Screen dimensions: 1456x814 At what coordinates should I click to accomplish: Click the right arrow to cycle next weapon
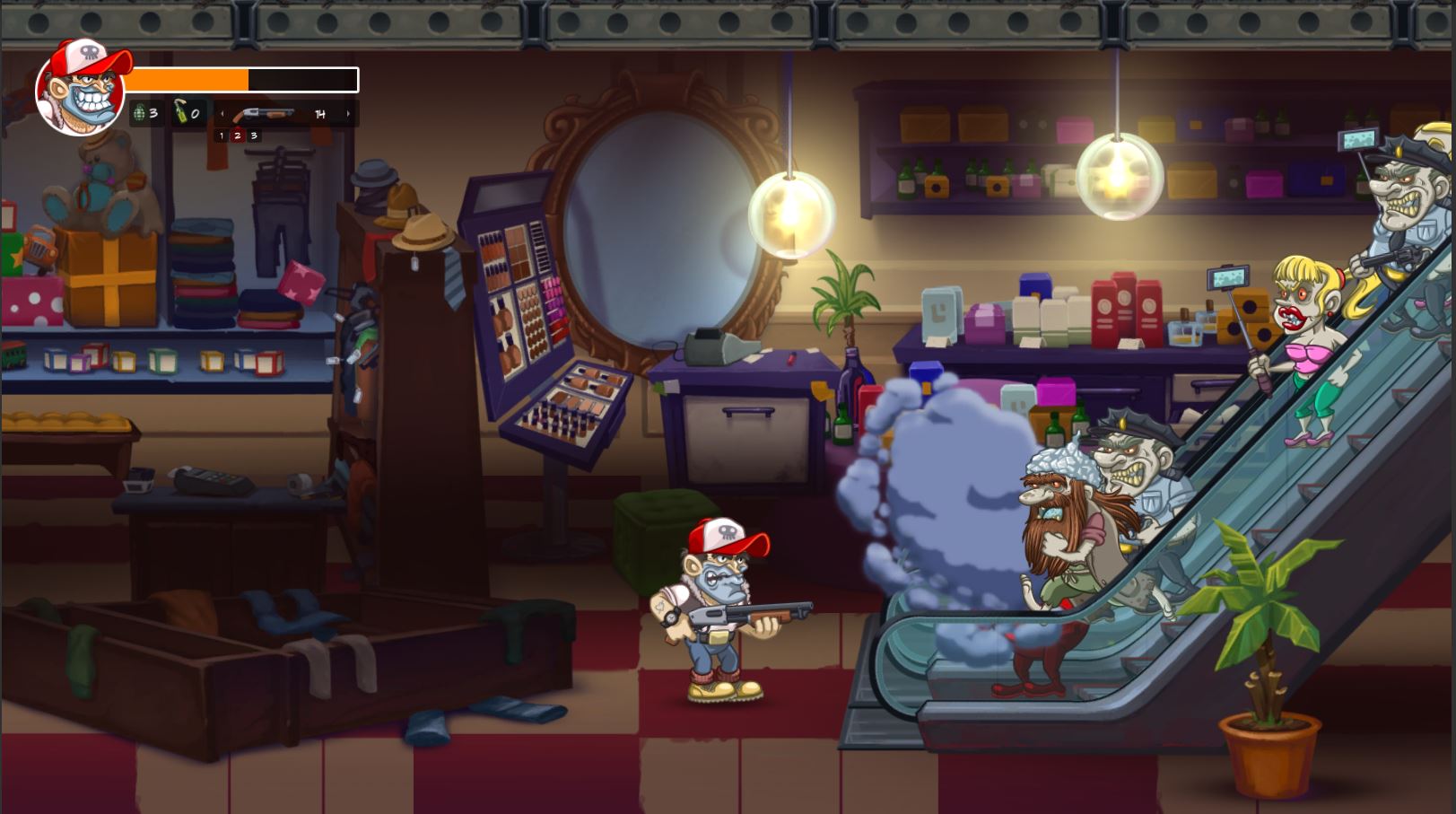(x=348, y=113)
